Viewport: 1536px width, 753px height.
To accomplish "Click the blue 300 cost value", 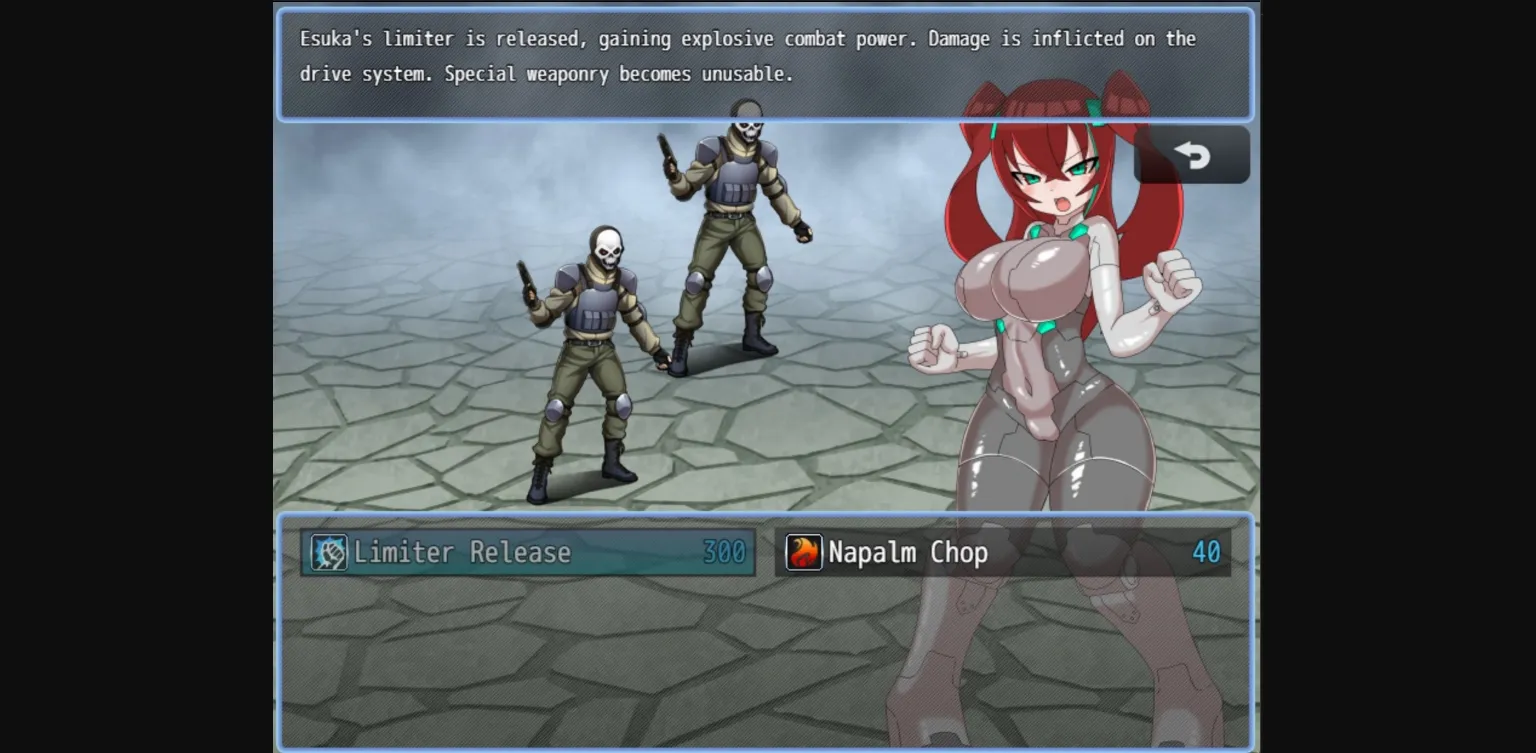I will [722, 552].
